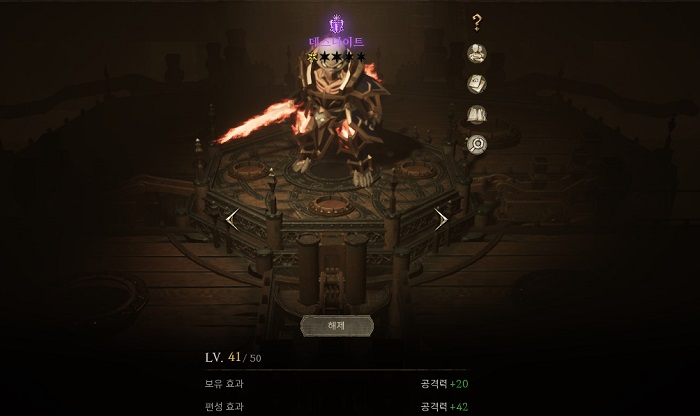Click the 해제 (unequip) button
The width and height of the screenshot is (700, 416).
[x=336, y=325]
